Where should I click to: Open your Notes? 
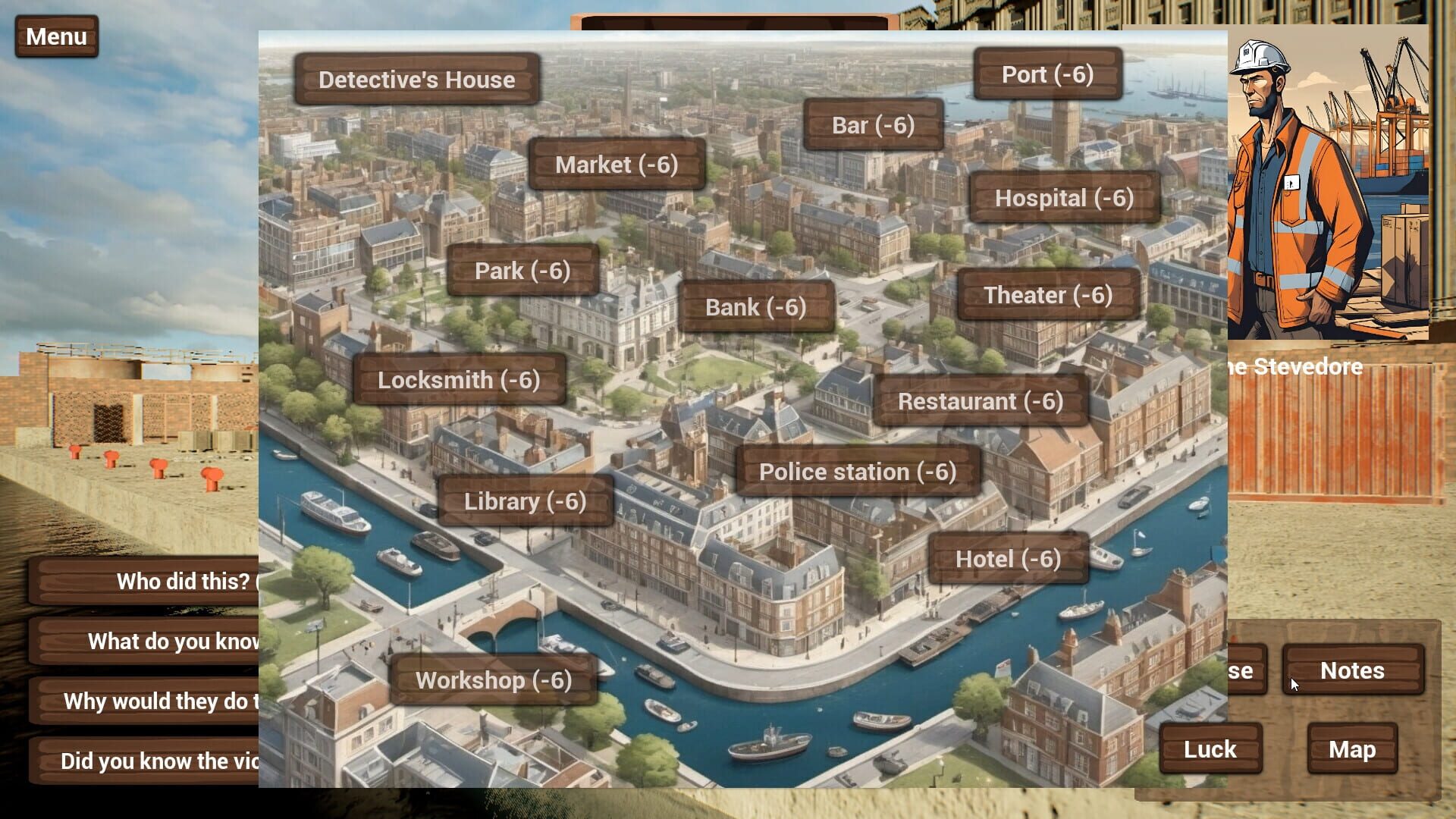1351,670
